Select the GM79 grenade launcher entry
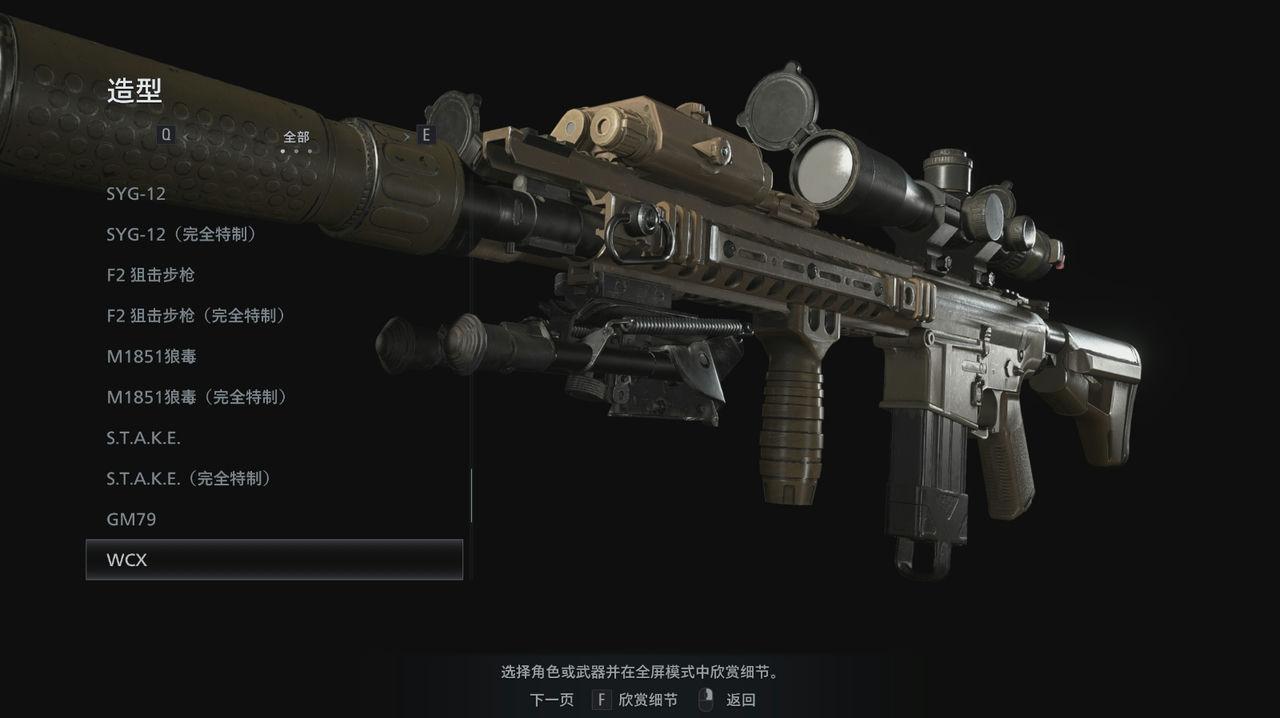Viewport: 1280px width, 718px height. tap(131, 520)
